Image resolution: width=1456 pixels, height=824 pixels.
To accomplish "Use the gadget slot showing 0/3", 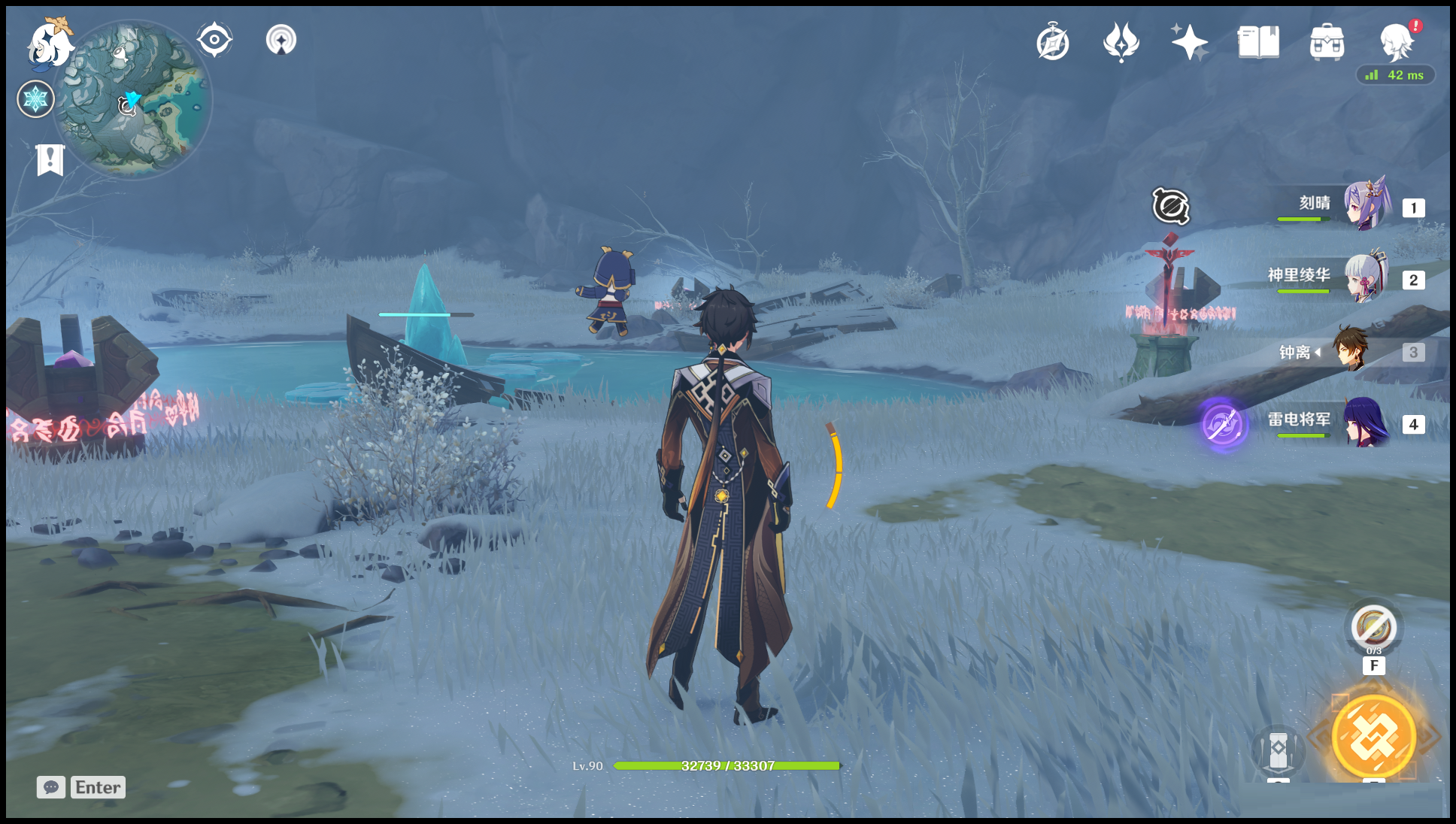I will [1373, 627].
